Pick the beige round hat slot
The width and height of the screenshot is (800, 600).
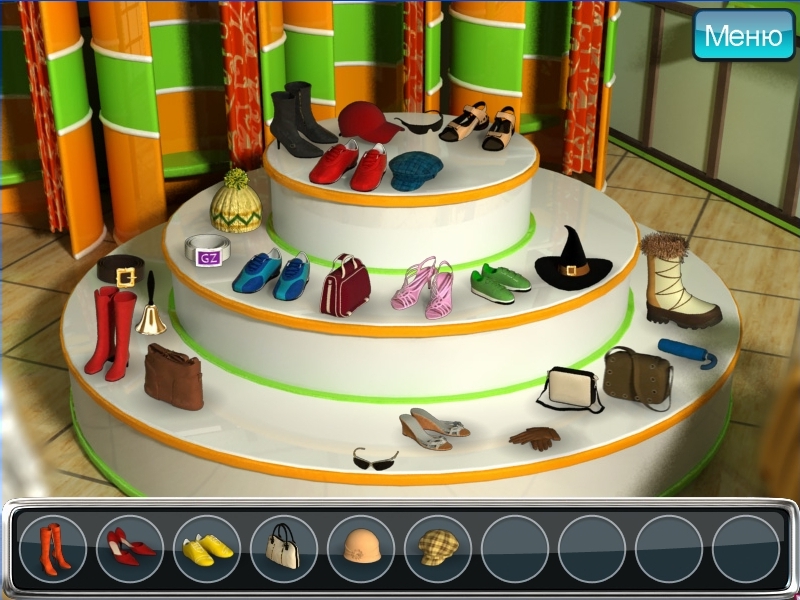[361, 548]
